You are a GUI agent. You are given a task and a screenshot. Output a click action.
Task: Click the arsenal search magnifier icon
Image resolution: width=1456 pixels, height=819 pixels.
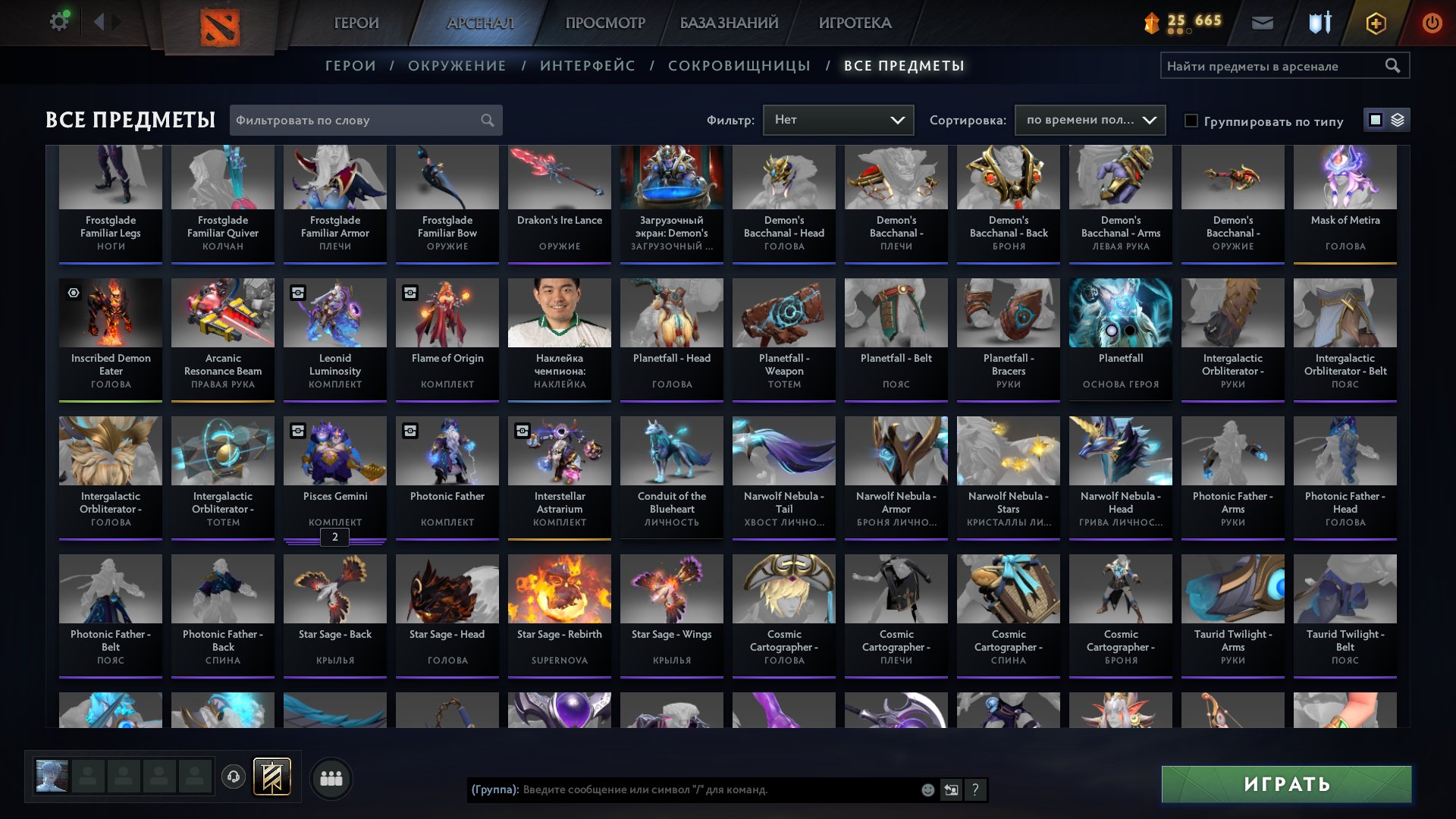coord(1394,65)
